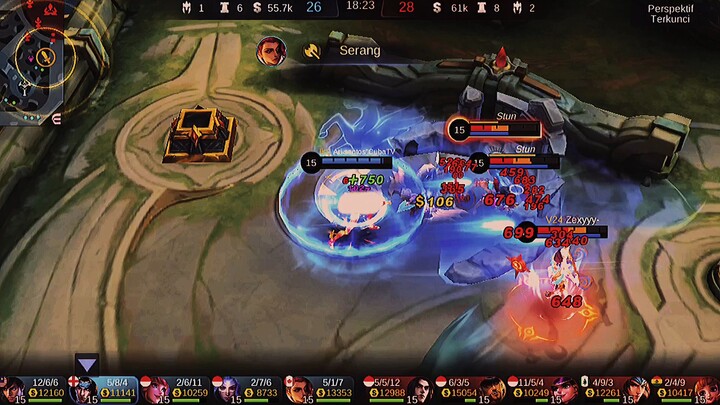Screen dimensions: 720x405
Task: Select the player card with 12/6/6 KDA
Action: click(36, 389)
